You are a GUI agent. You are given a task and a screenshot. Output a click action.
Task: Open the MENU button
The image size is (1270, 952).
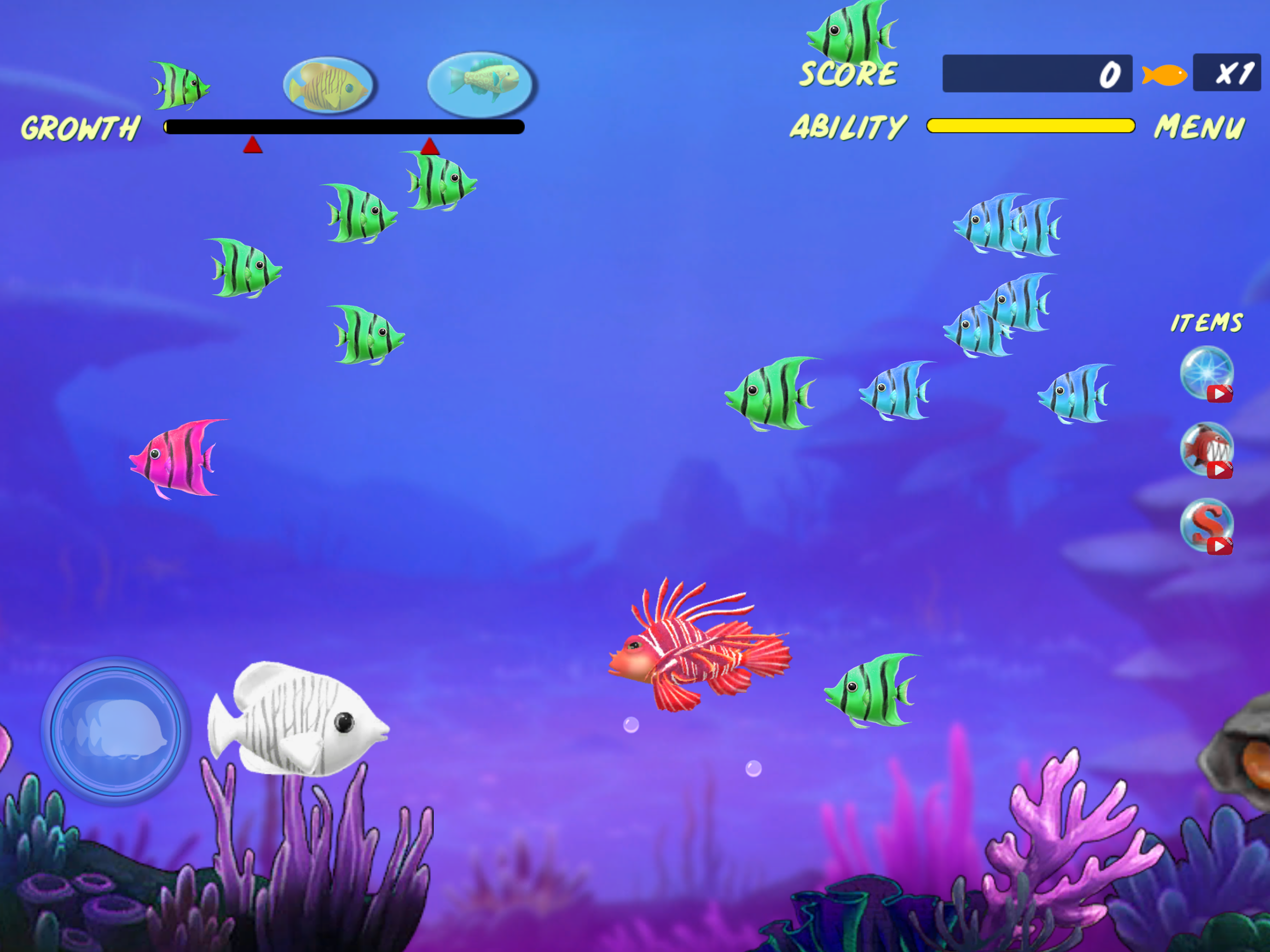coord(1200,127)
